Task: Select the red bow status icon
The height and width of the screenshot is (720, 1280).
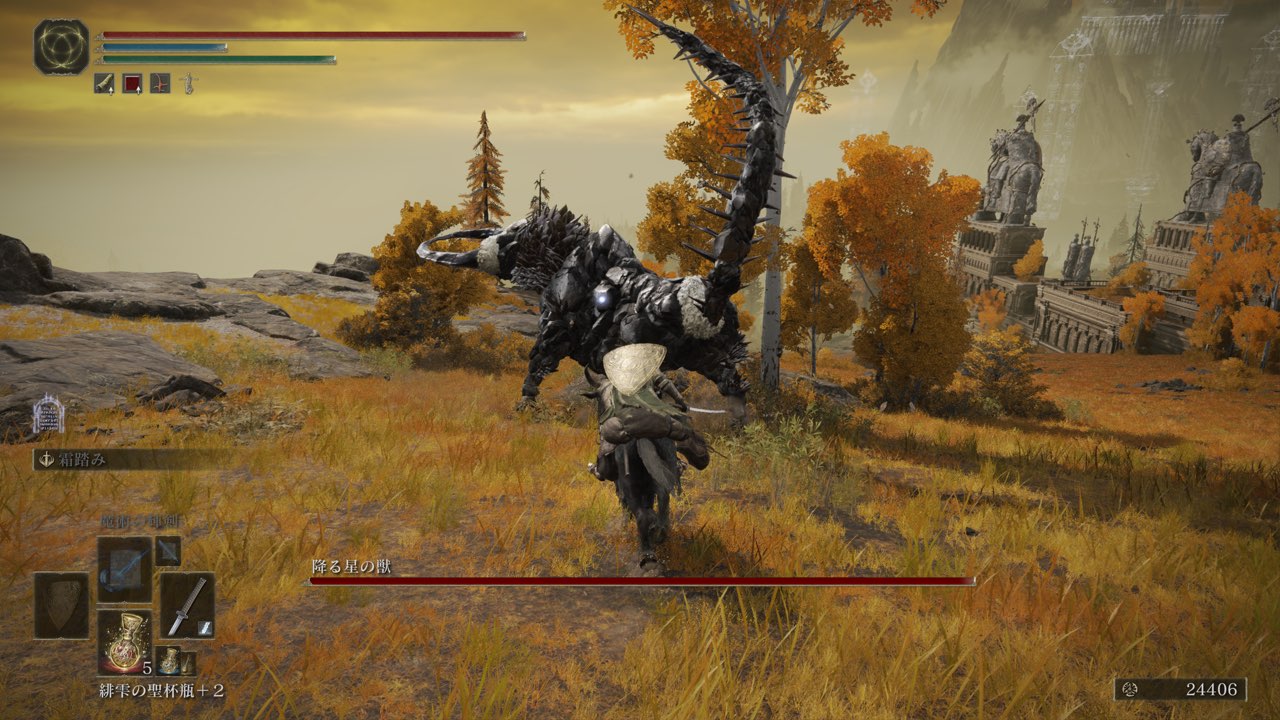Action: (160, 84)
